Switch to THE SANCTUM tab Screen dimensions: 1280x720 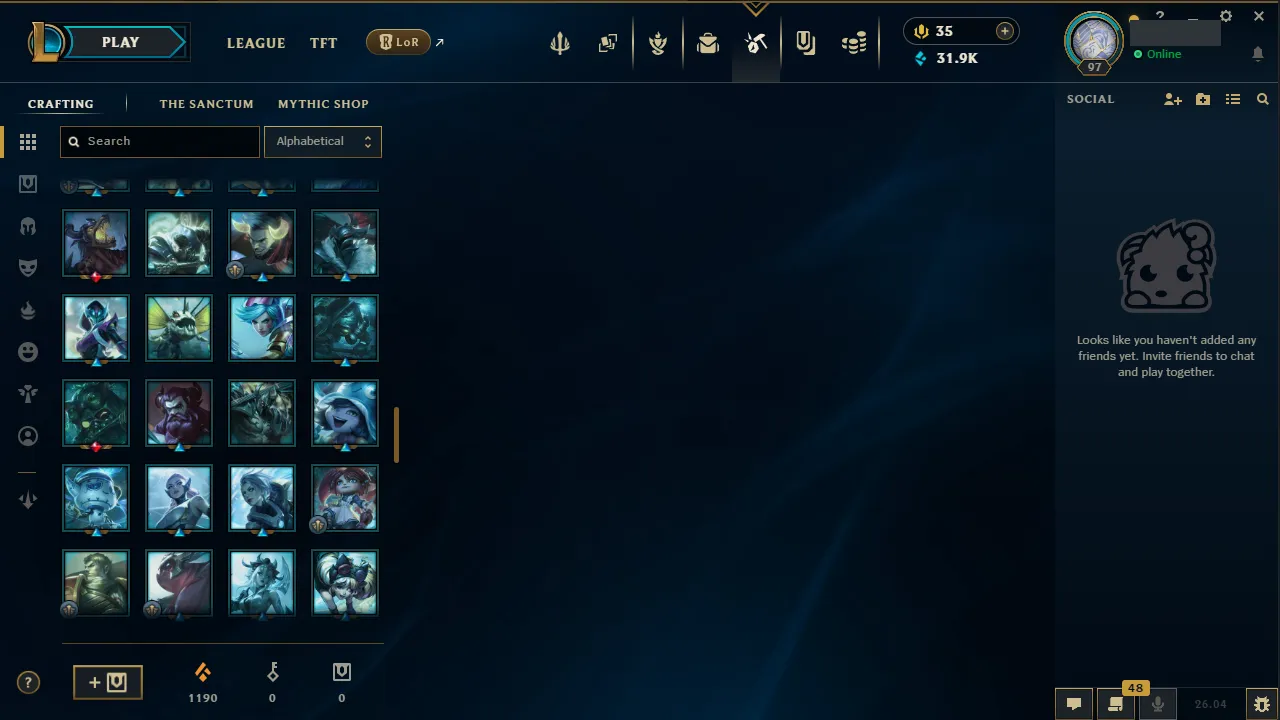[206, 104]
